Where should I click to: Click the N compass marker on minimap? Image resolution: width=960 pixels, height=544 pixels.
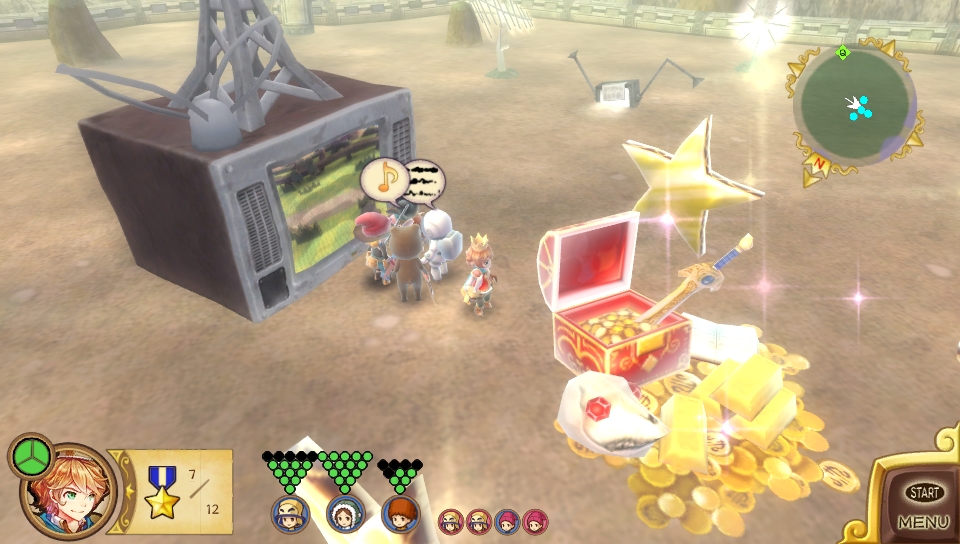(819, 163)
